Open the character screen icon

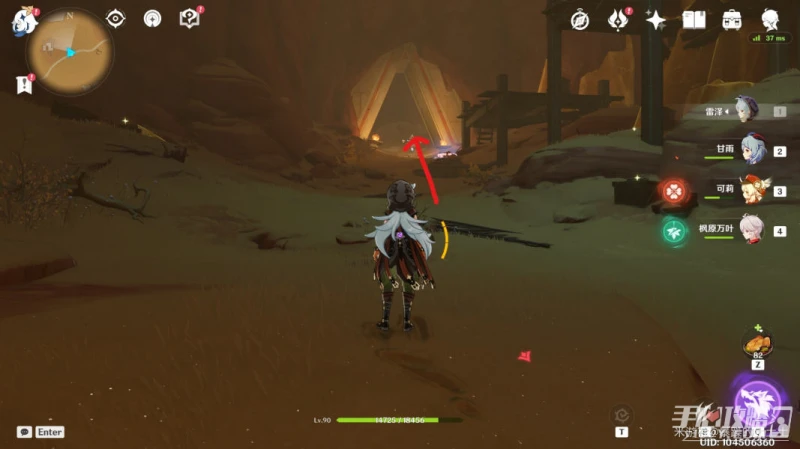coord(770,20)
